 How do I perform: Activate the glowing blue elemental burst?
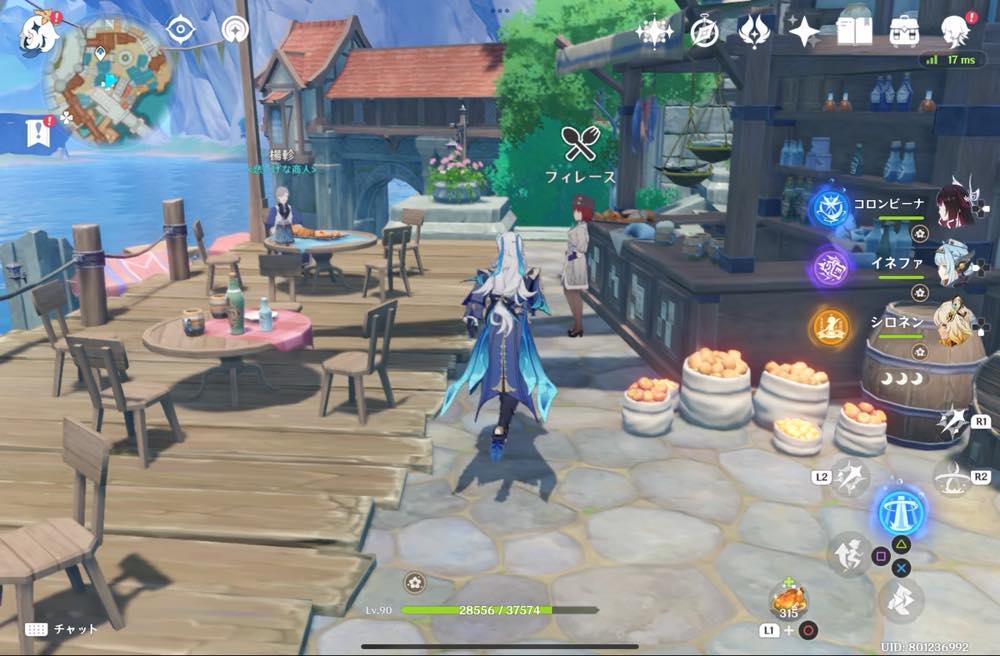[x=900, y=510]
